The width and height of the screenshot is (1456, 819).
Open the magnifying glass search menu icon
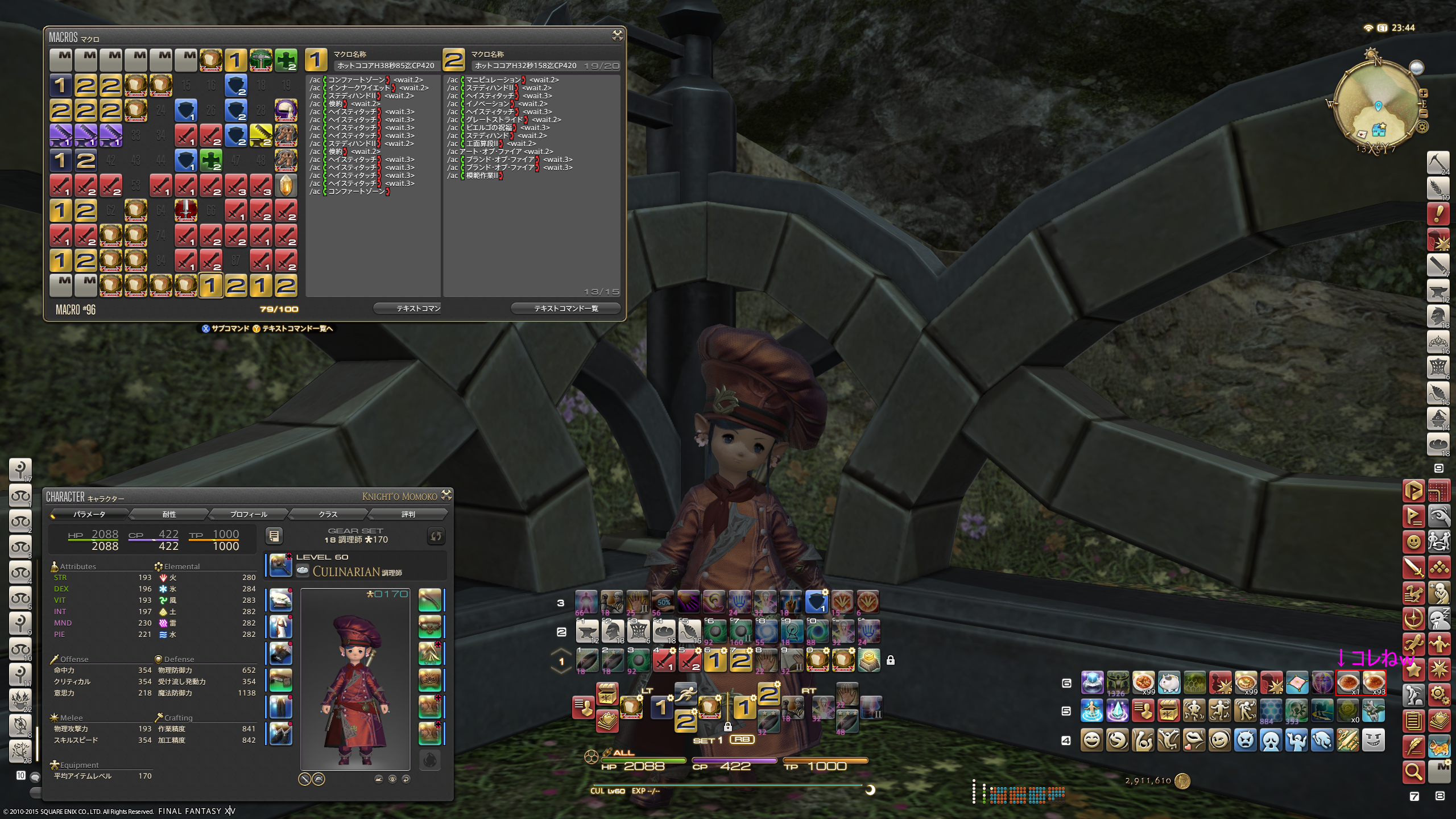click(x=1413, y=771)
